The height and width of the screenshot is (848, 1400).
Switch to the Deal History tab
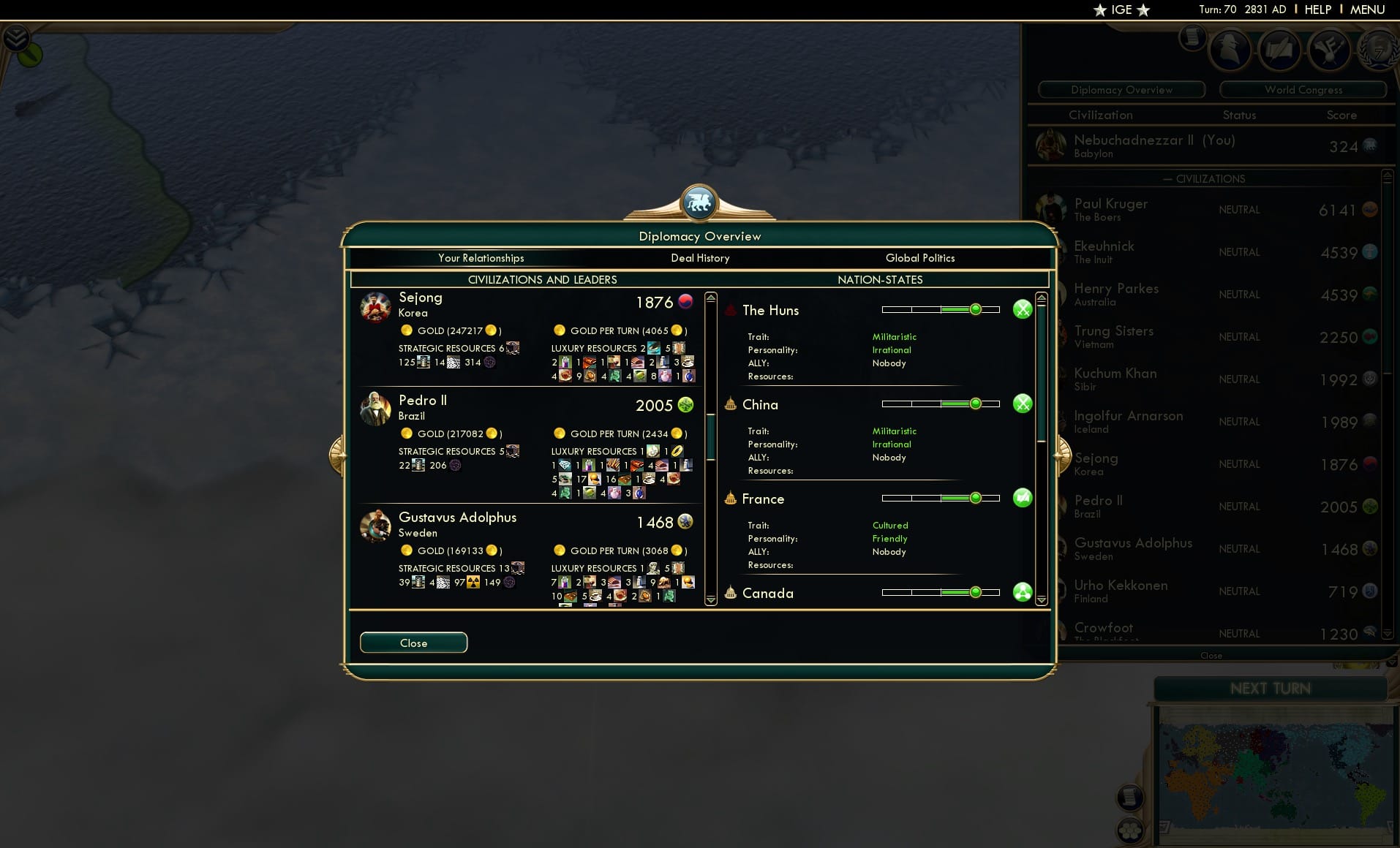pyautogui.click(x=699, y=258)
